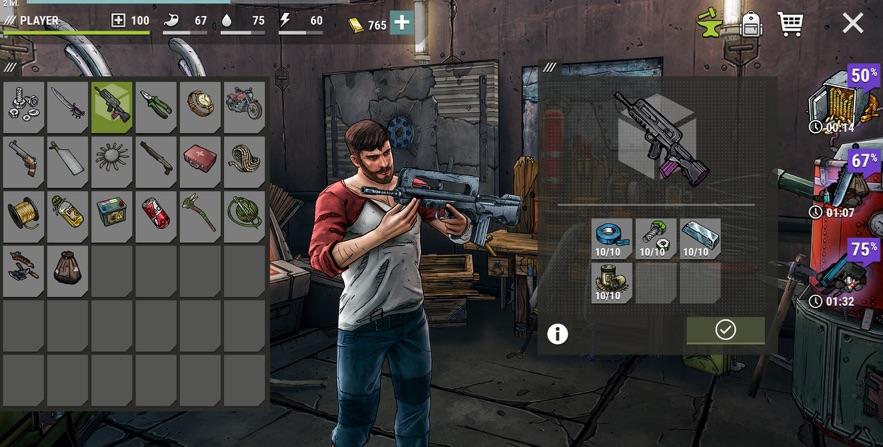Pick the motorcycle blueprint slot

coord(244,106)
